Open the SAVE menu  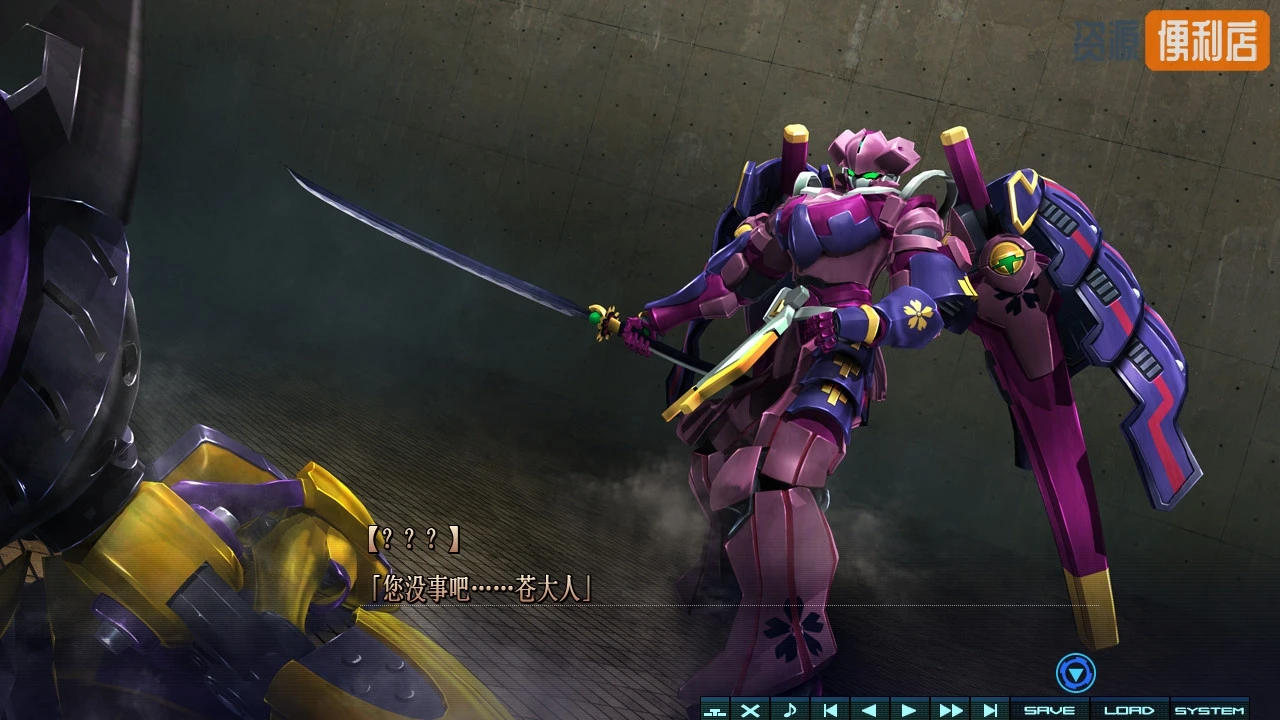click(1049, 710)
